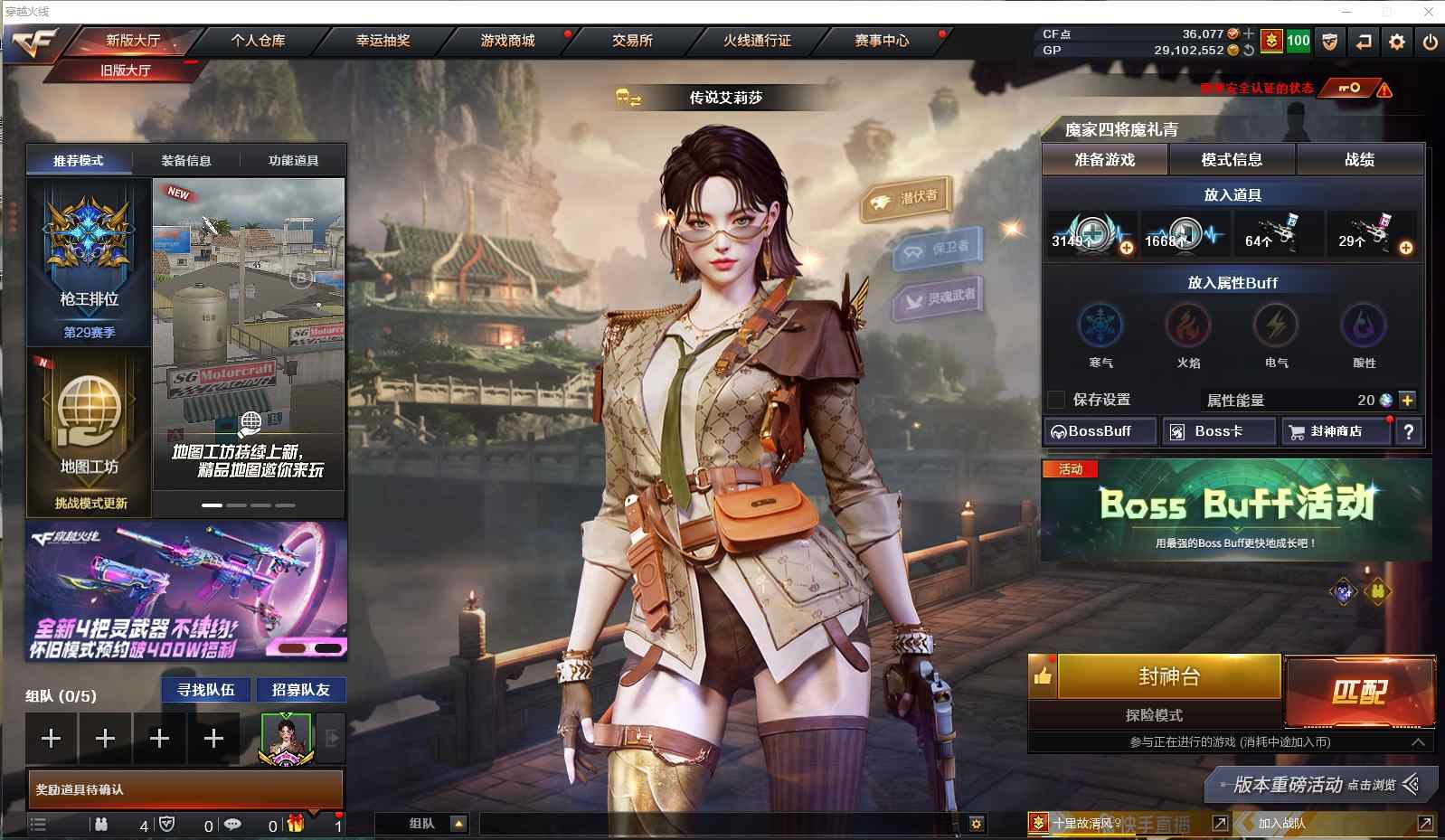Viewport: 1445px width, 840px height.
Task: Switch to 模式信息 tab
Action: (1232, 160)
